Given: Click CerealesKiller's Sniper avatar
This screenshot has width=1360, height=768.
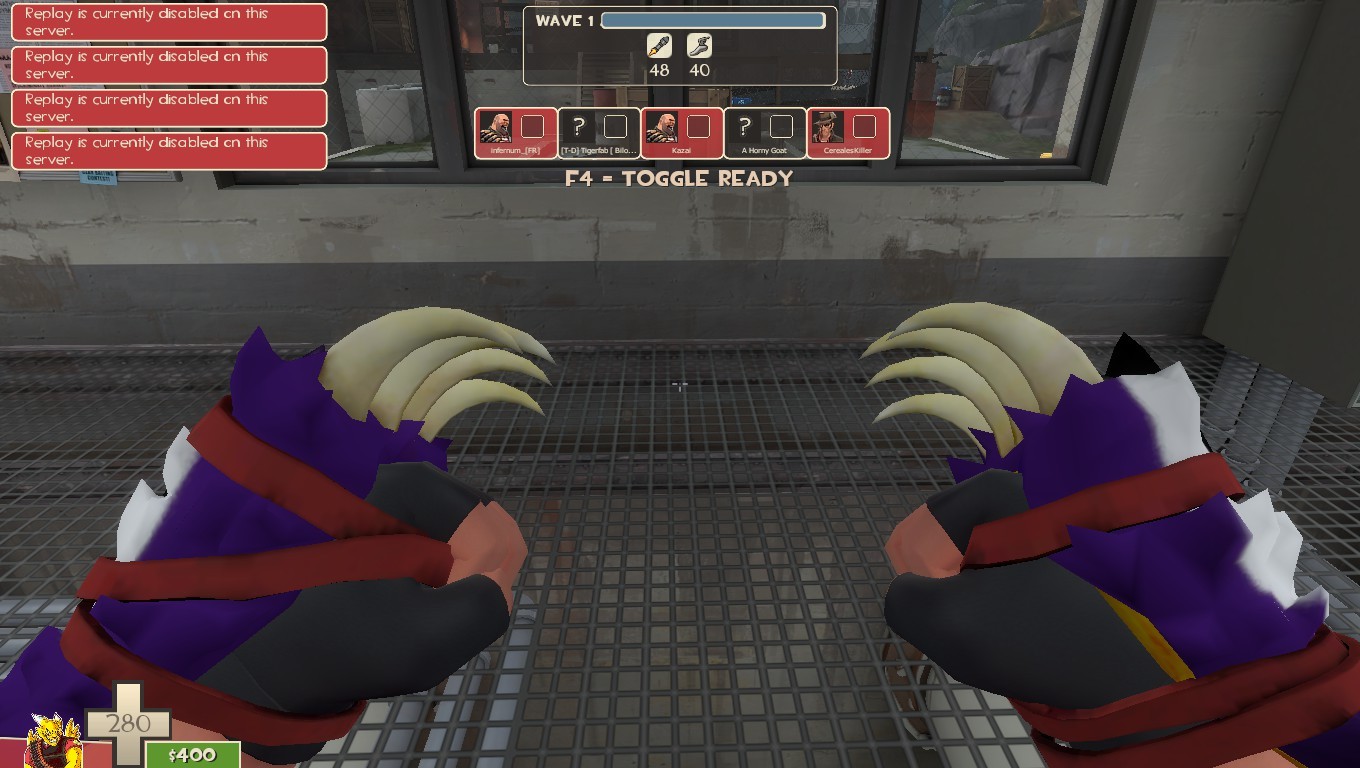Looking at the screenshot, I should (x=828, y=127).
